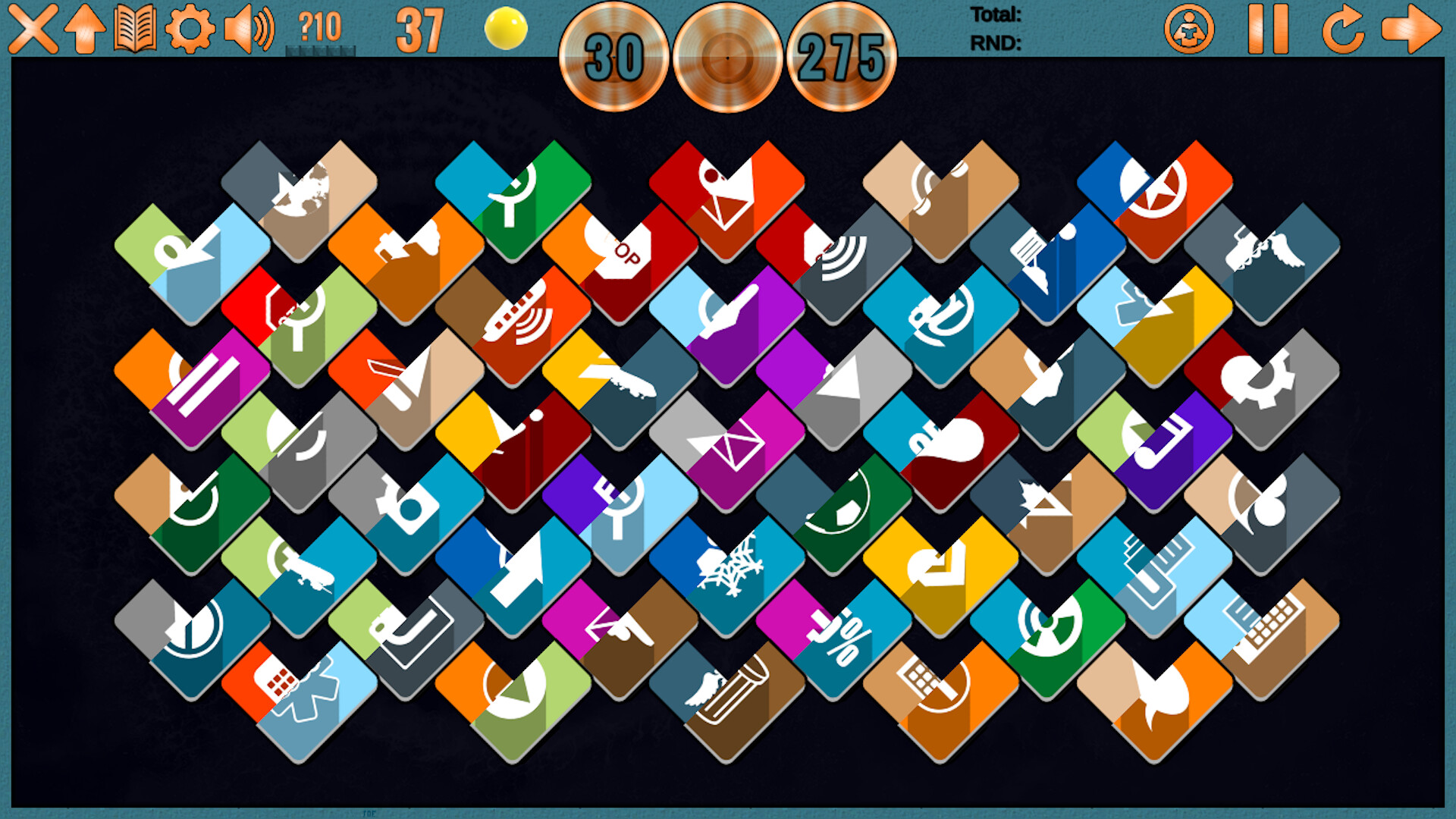The image size is (1456, 819).
Task: Use a hint via the ?10 icon
Action: [318, 29]
